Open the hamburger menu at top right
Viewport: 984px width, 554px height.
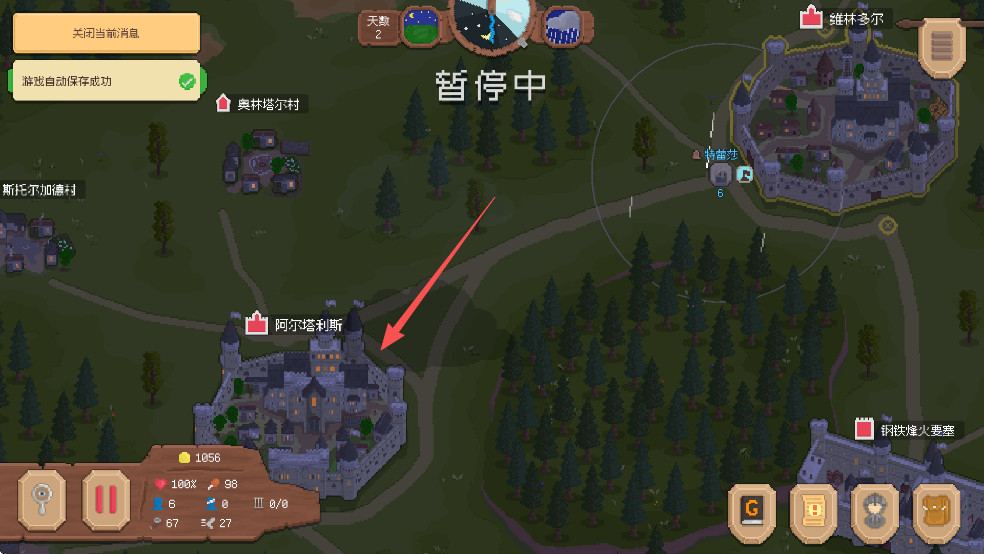pos(941,46)
